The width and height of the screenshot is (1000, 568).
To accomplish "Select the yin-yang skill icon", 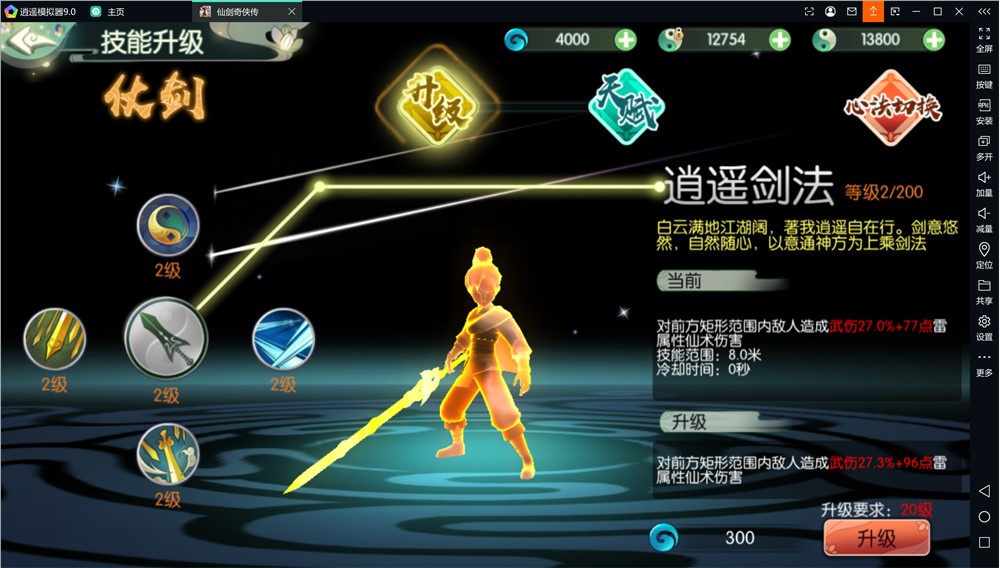I will click(x=168, y=225).
